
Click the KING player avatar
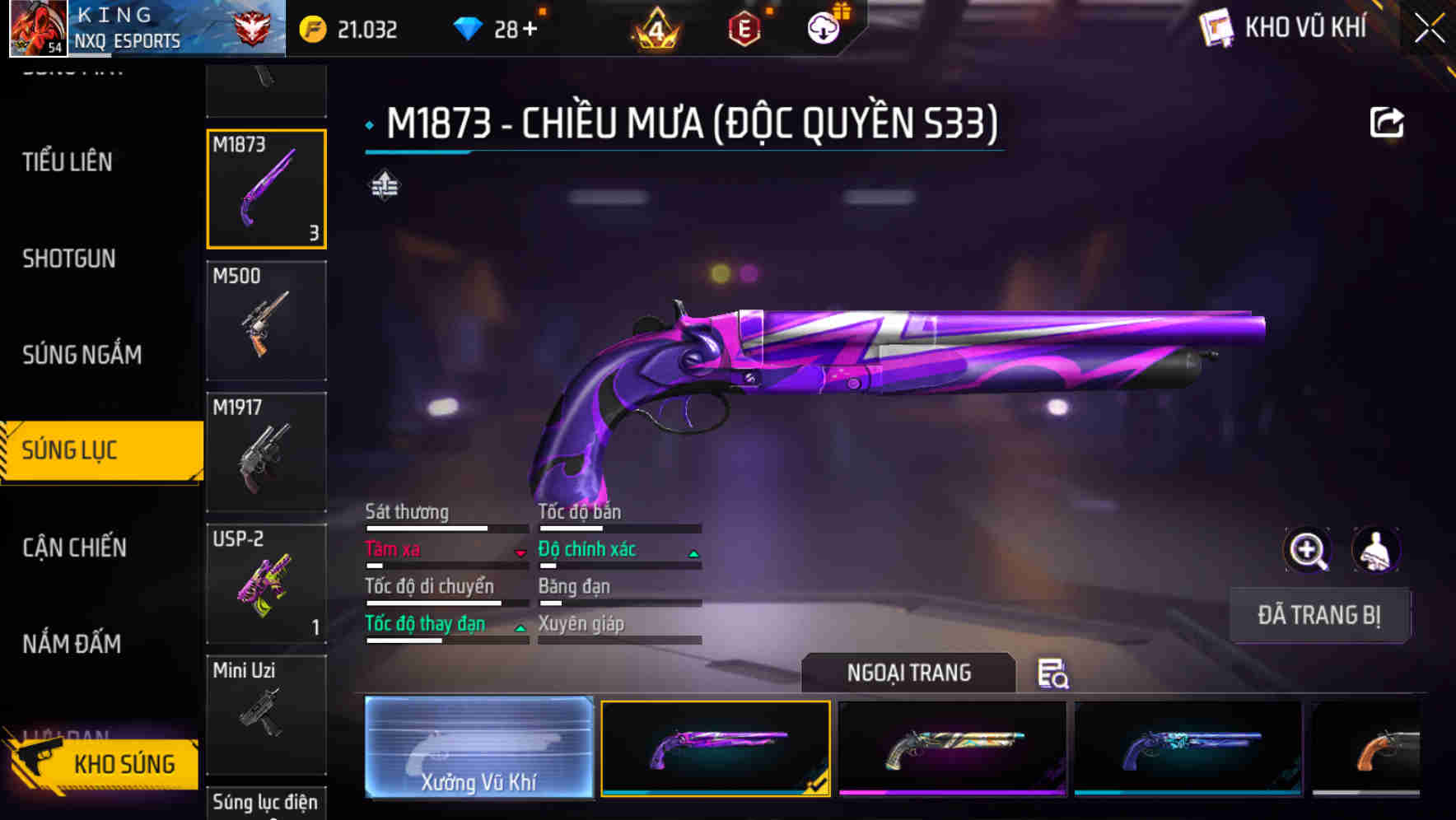pyautogui.click(x=35, y=27)
